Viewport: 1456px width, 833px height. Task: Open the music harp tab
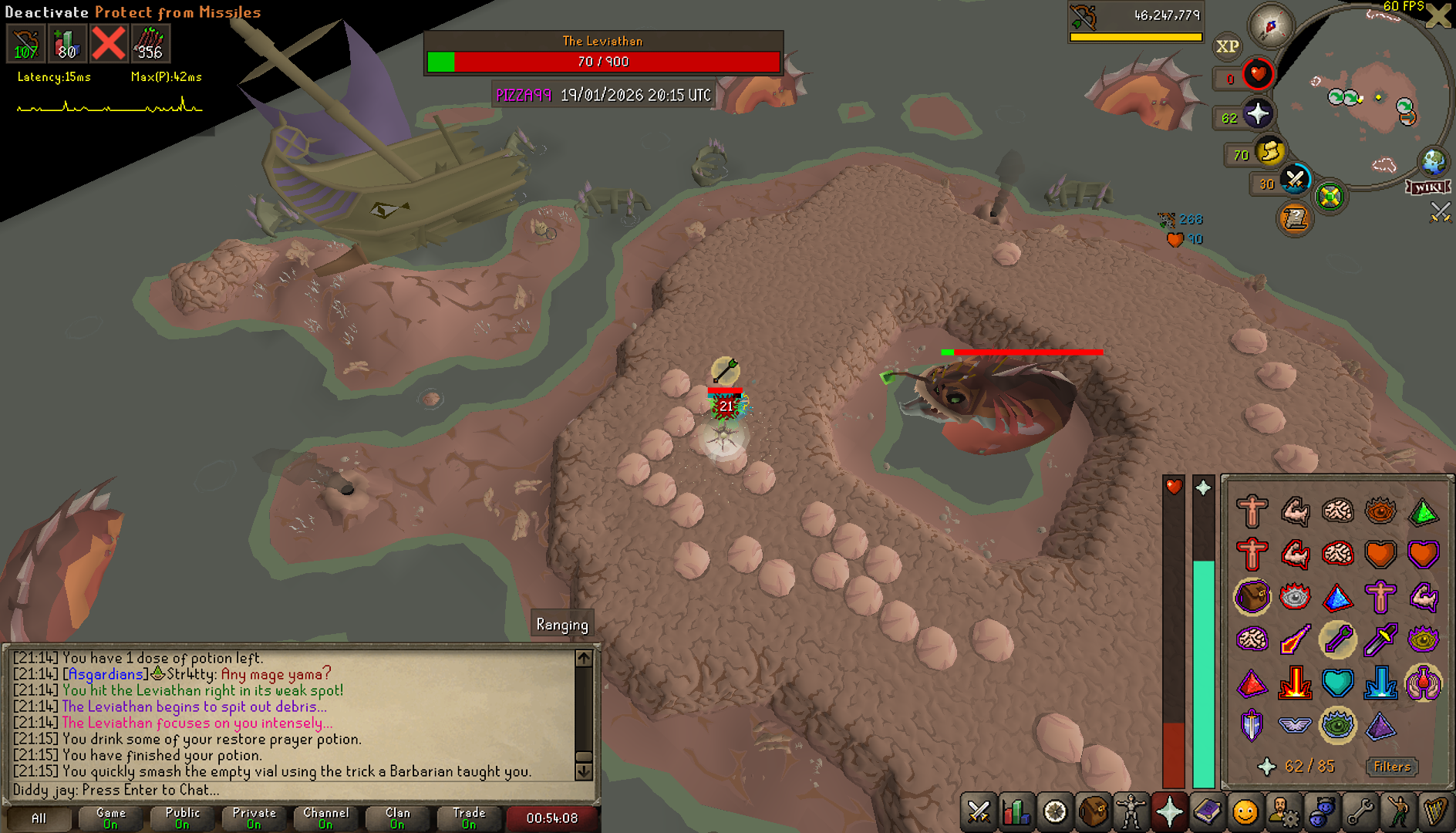[1435, 812]
